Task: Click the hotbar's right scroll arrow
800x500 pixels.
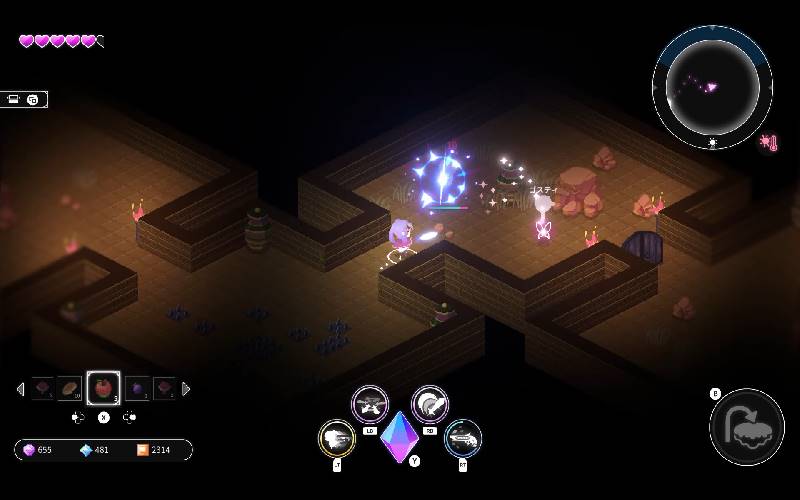Action: (186, 389)
